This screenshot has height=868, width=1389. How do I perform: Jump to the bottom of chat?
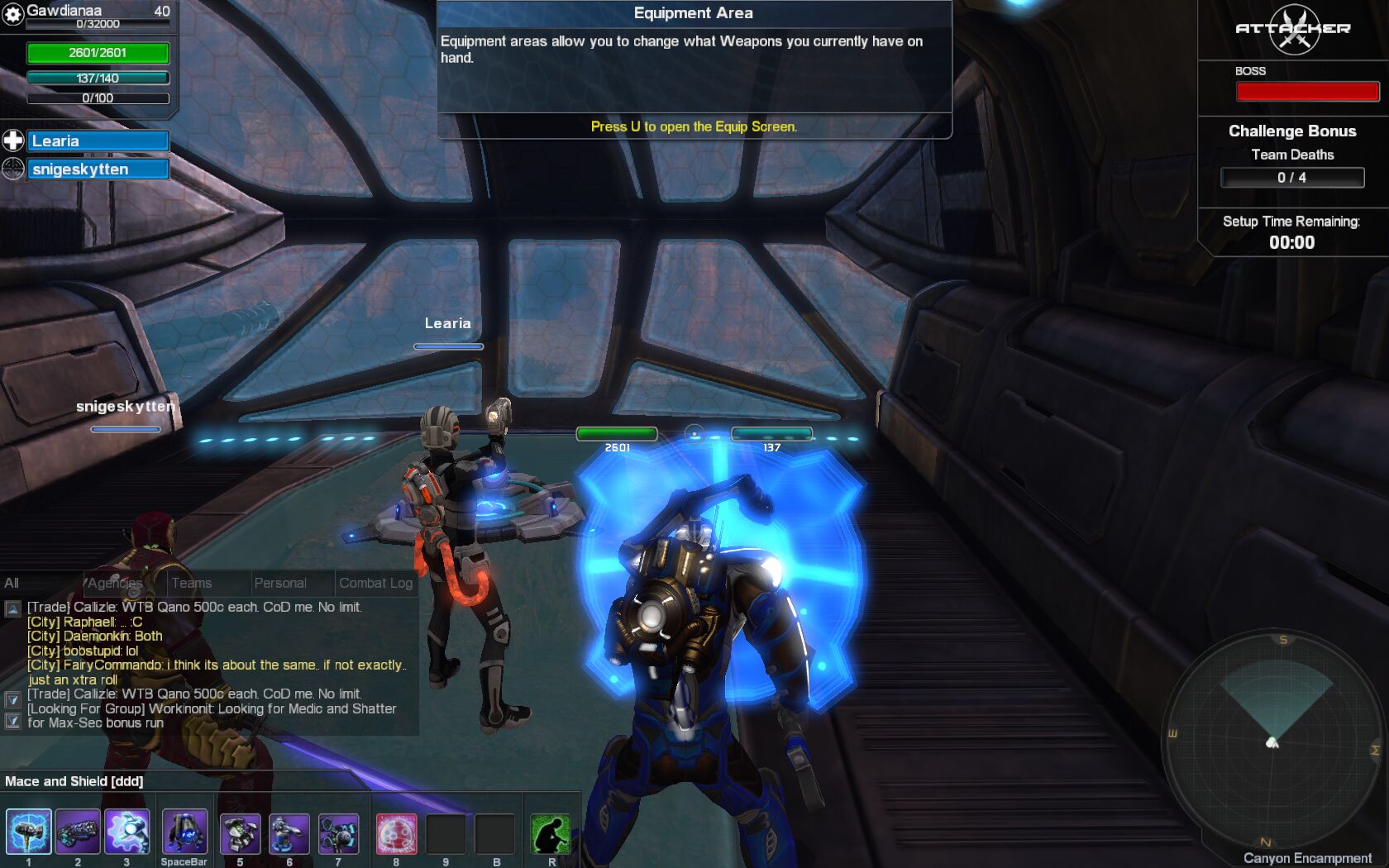coord(12,721)
